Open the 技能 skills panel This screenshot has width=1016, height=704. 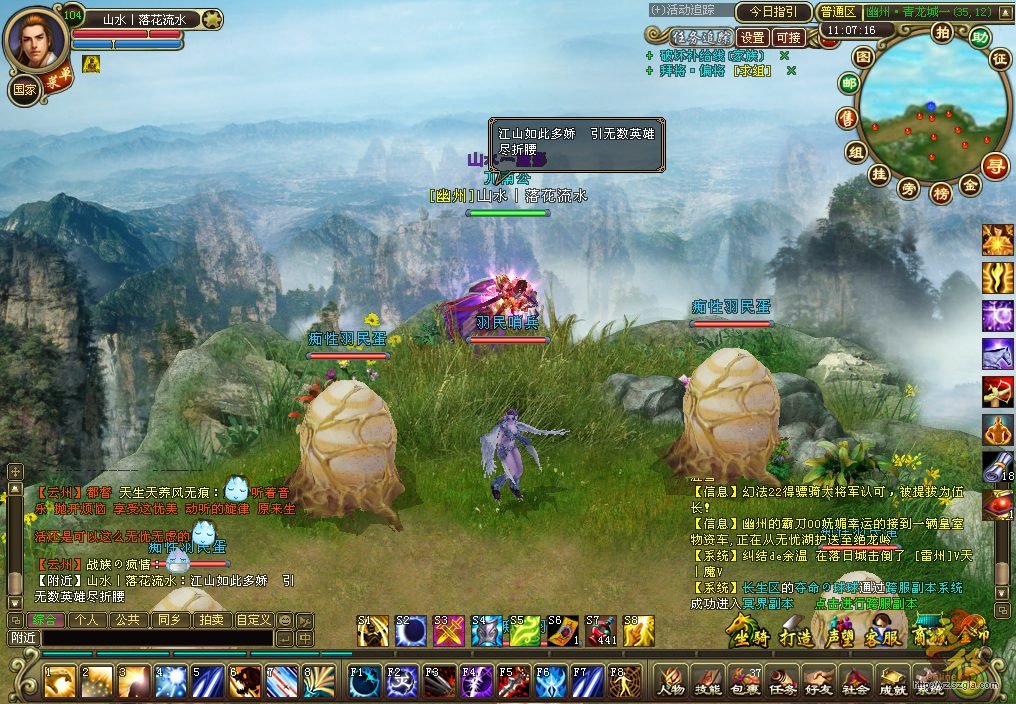pyautogui.click(x=706, y=680)
